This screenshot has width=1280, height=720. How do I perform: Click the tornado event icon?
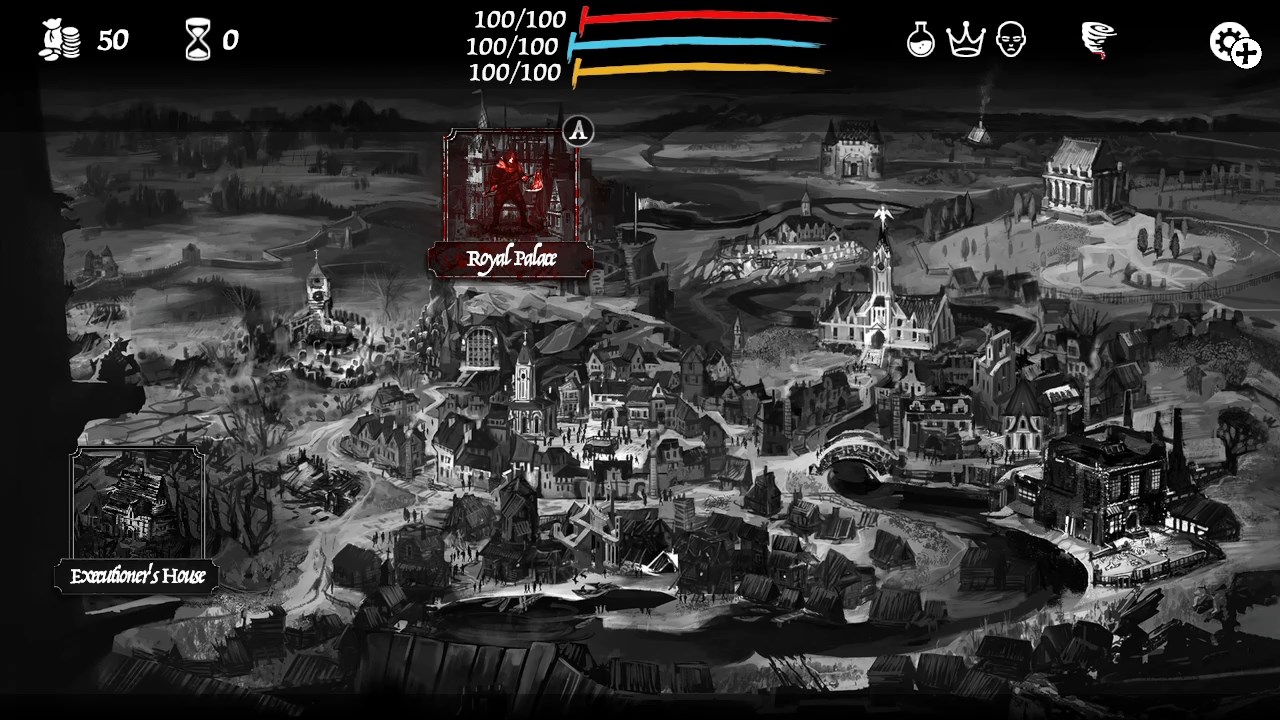click(1097, 40)
